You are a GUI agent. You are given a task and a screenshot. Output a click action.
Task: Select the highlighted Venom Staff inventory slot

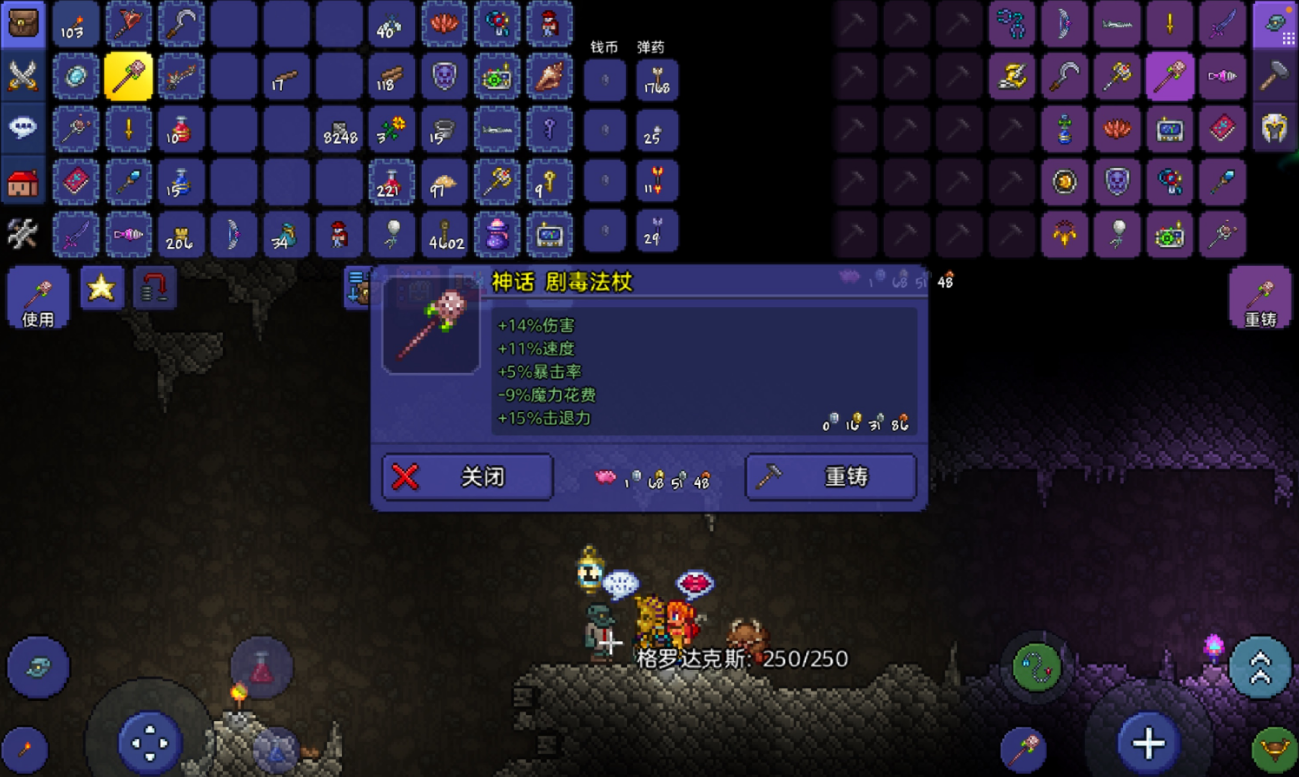129,77
